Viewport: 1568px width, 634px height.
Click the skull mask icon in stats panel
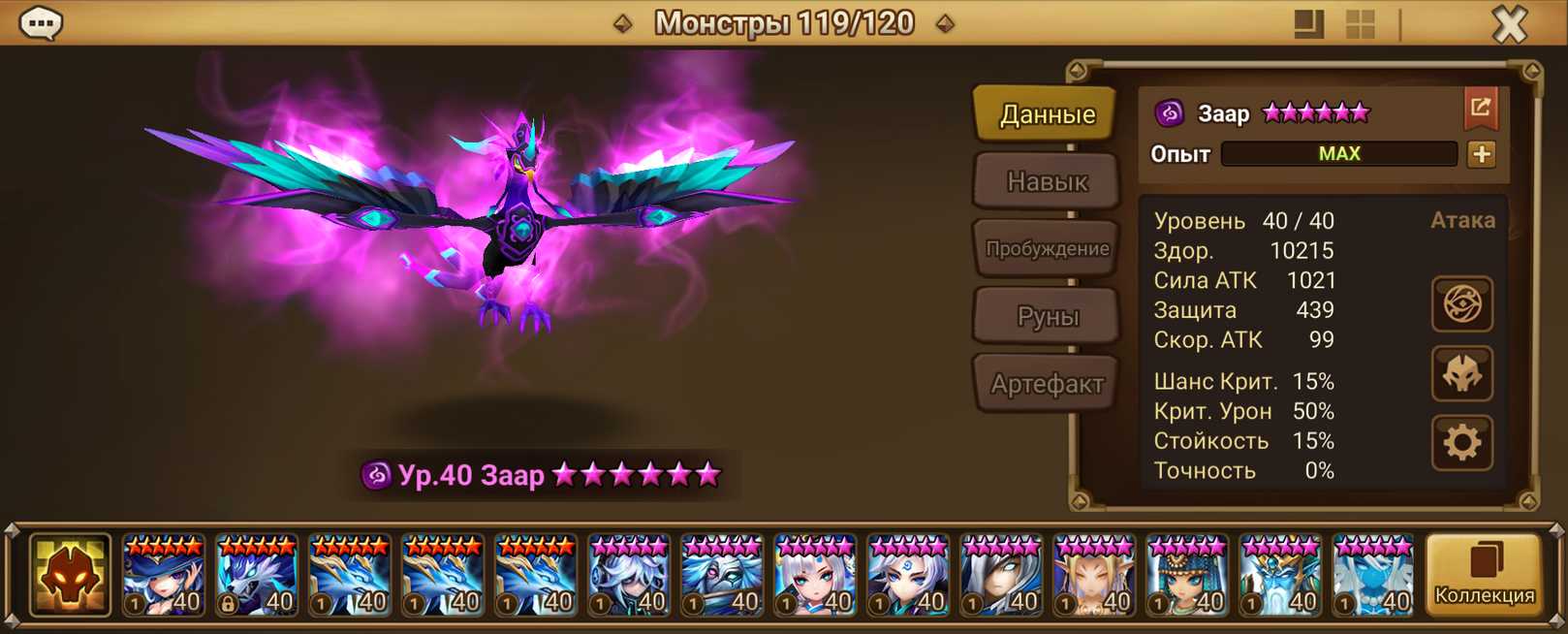(1461, 374)
